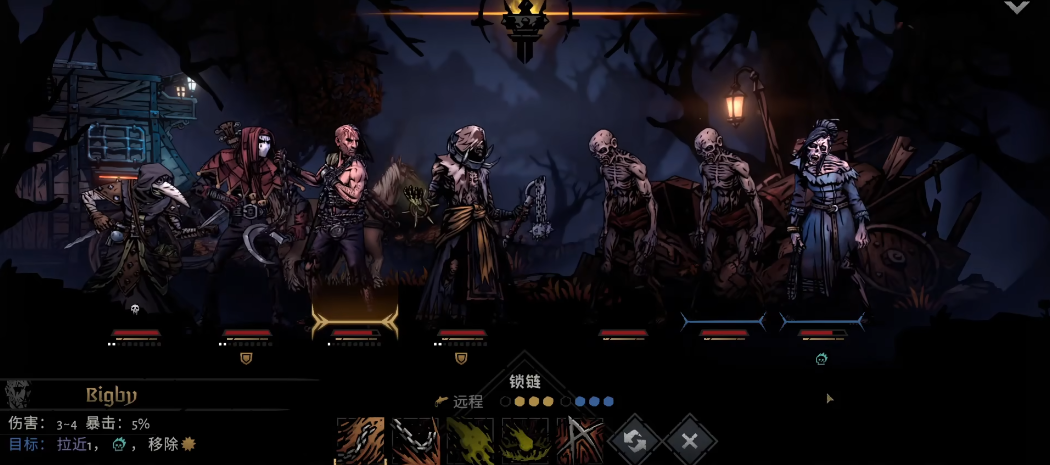The height and width of the screenshot is (465, 1050).
Task: Activate the yellow bile splash skill
Action: [x=470, y=441]
